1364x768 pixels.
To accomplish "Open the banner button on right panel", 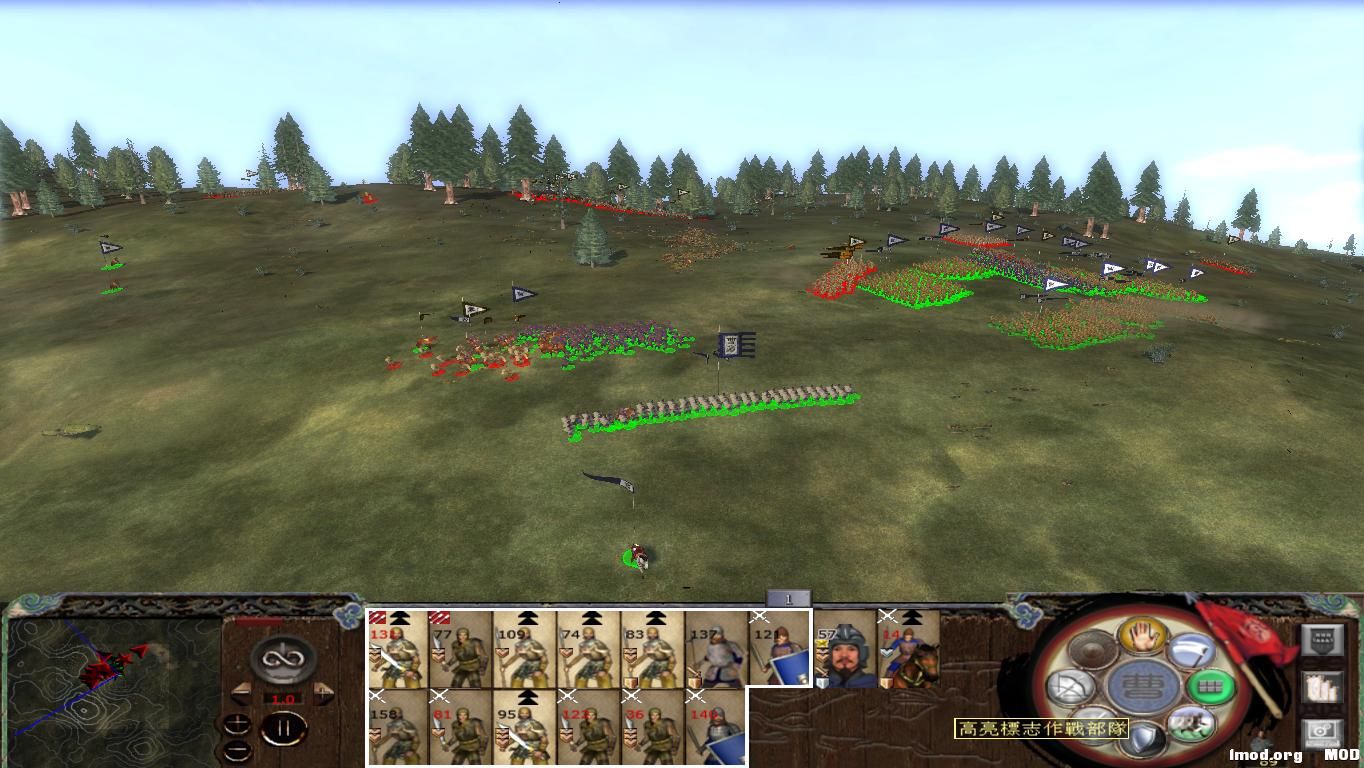I will point(1322,638).
